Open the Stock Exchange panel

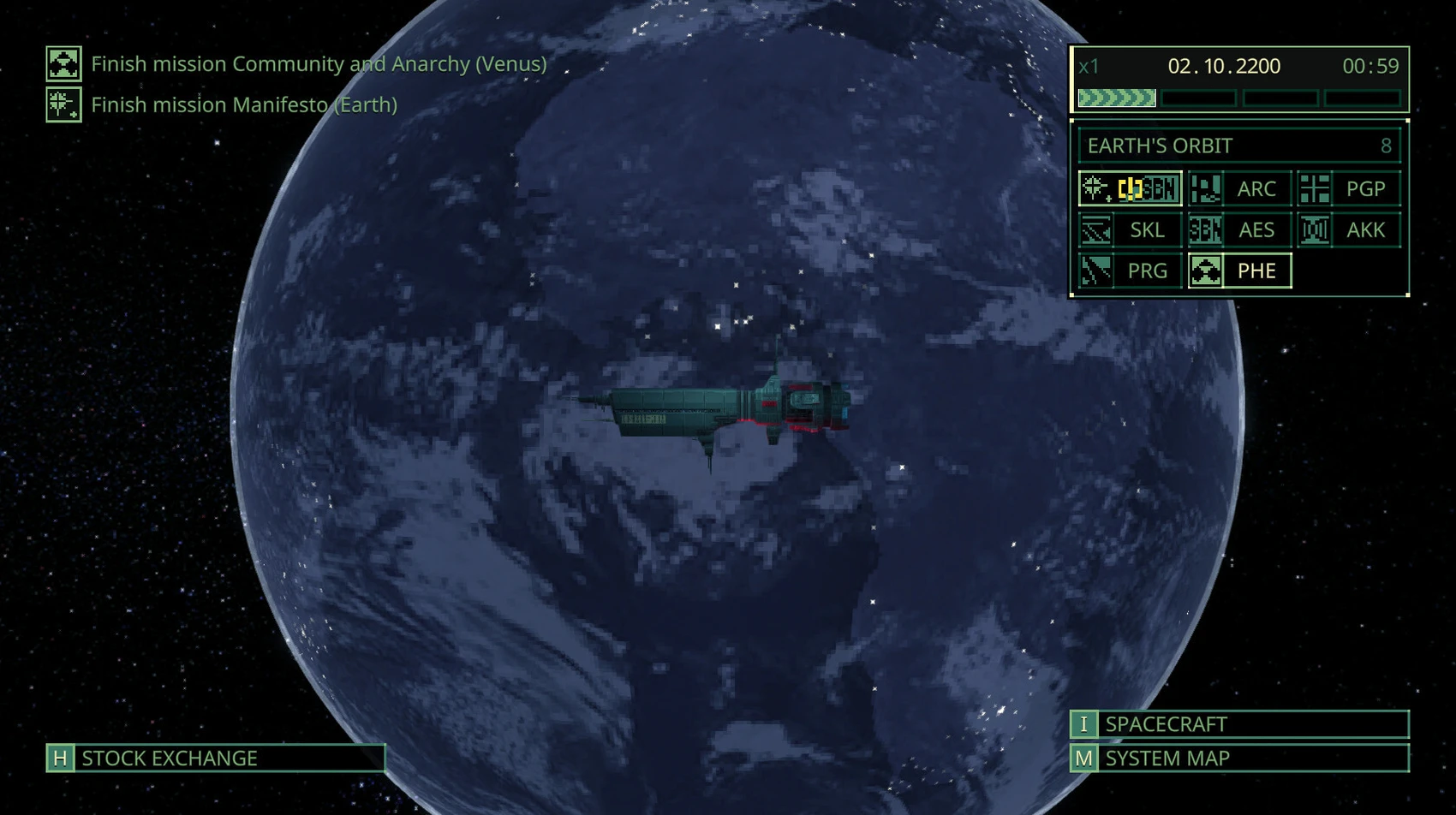coord(215,758)
